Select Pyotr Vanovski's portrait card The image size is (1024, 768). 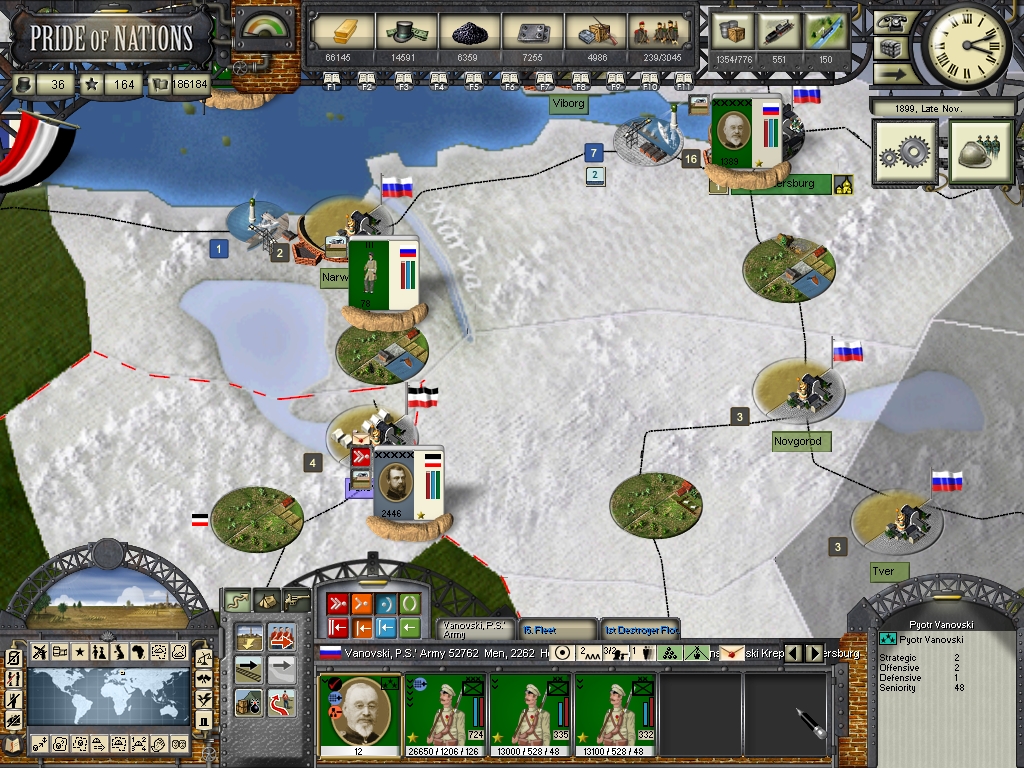pyautogui.click(x=360, y=715)
